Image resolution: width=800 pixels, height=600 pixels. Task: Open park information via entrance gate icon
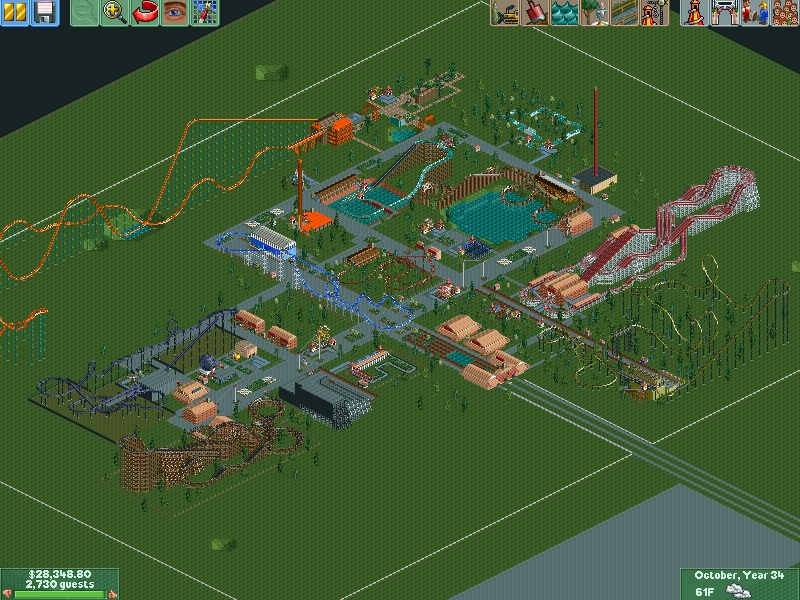(x=723, y=13)
